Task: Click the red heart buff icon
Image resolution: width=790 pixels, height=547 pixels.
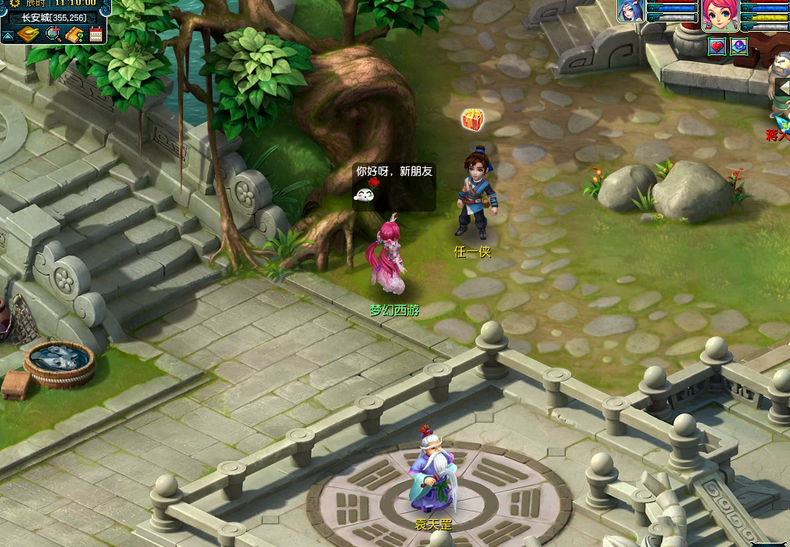Action: coord(717,46)
